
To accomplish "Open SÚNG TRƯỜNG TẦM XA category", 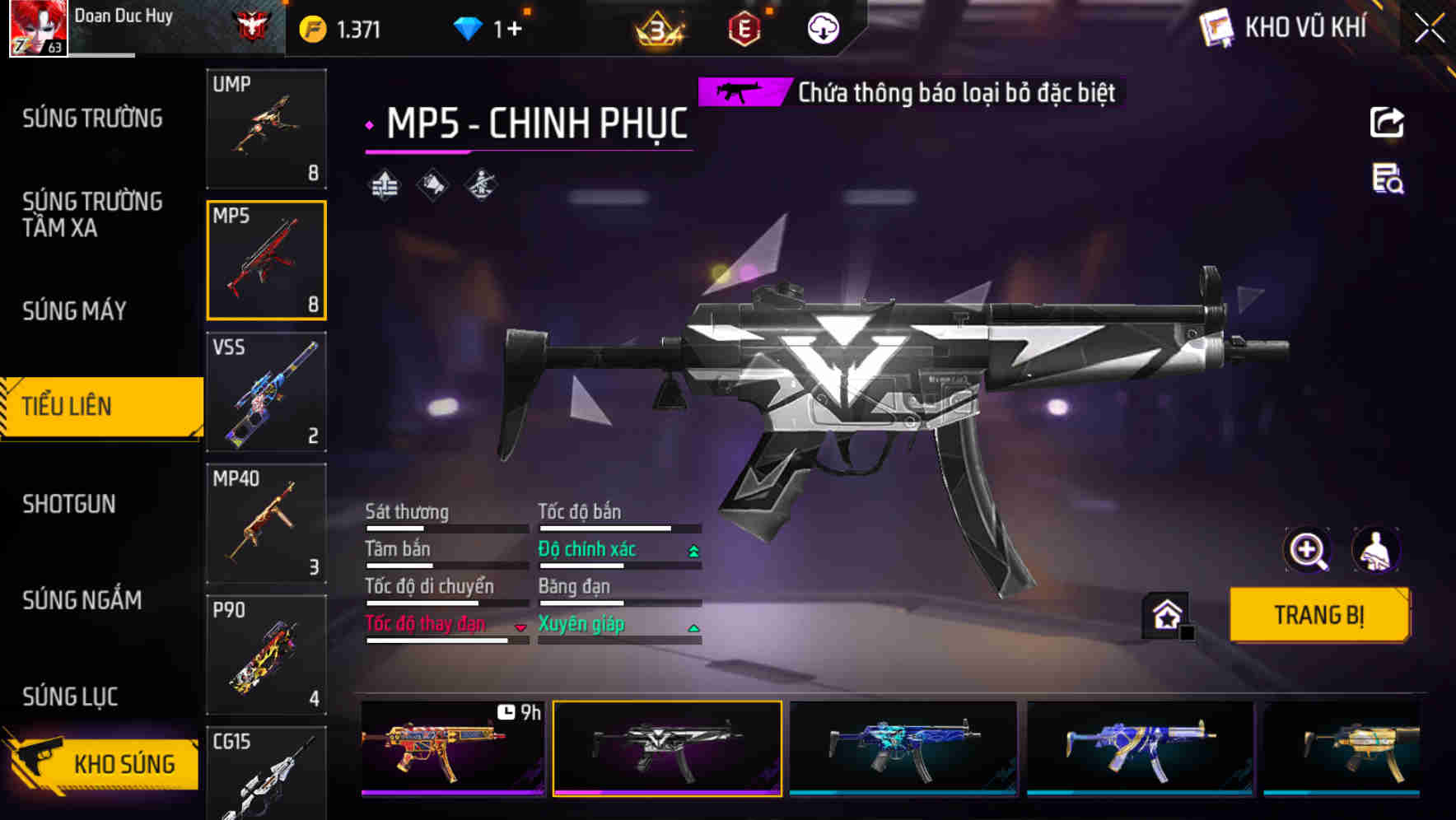I will [x=92, y=214].
